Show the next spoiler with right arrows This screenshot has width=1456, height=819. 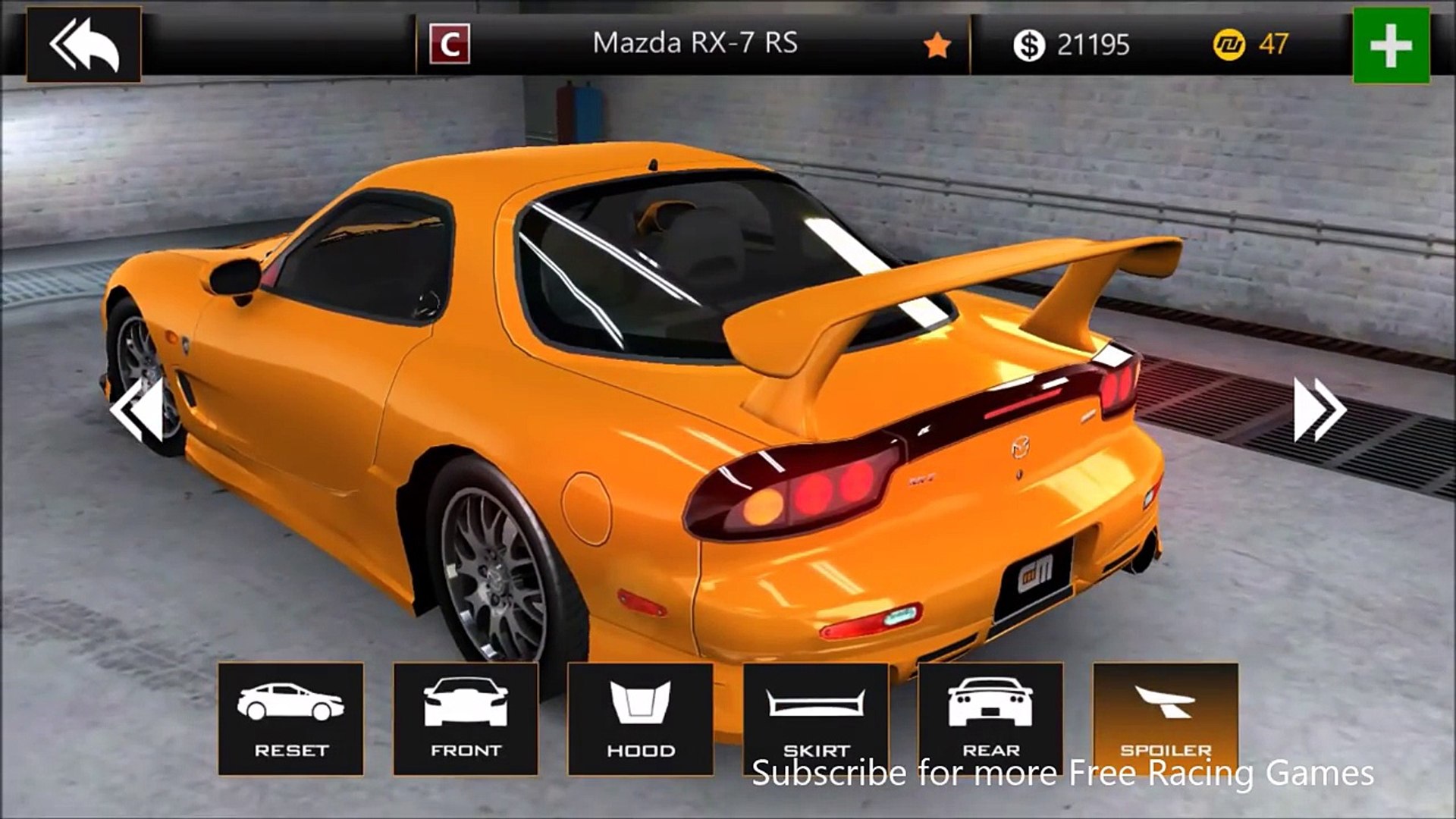(1319, 410)
